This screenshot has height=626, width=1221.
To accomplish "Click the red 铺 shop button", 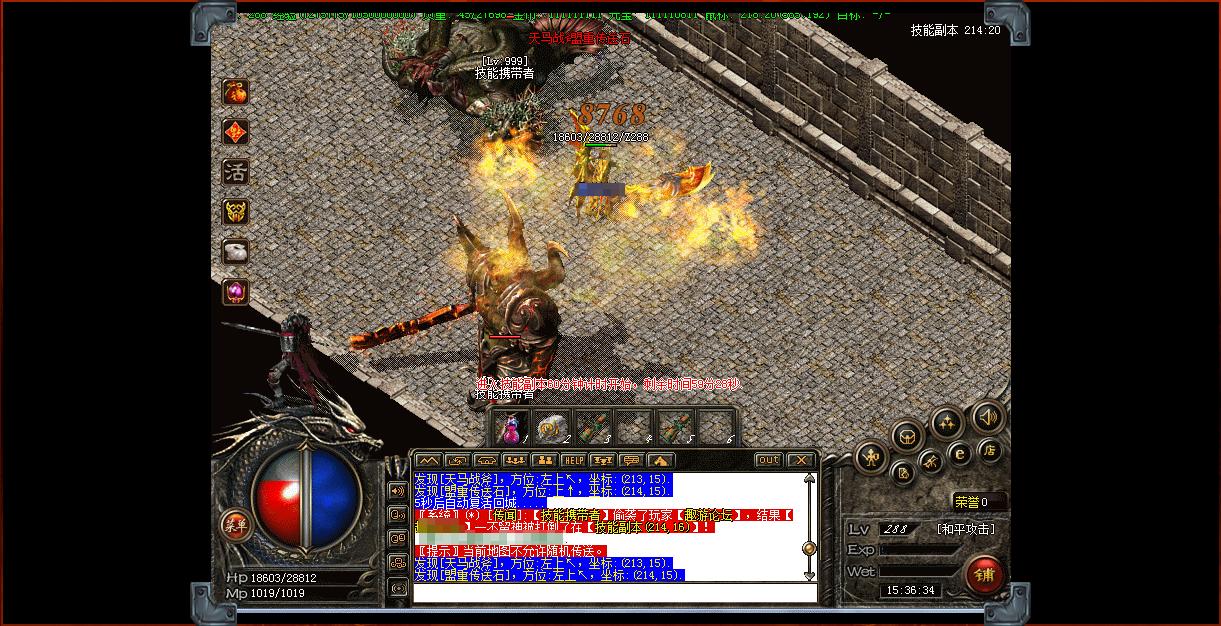I will 985,575.
